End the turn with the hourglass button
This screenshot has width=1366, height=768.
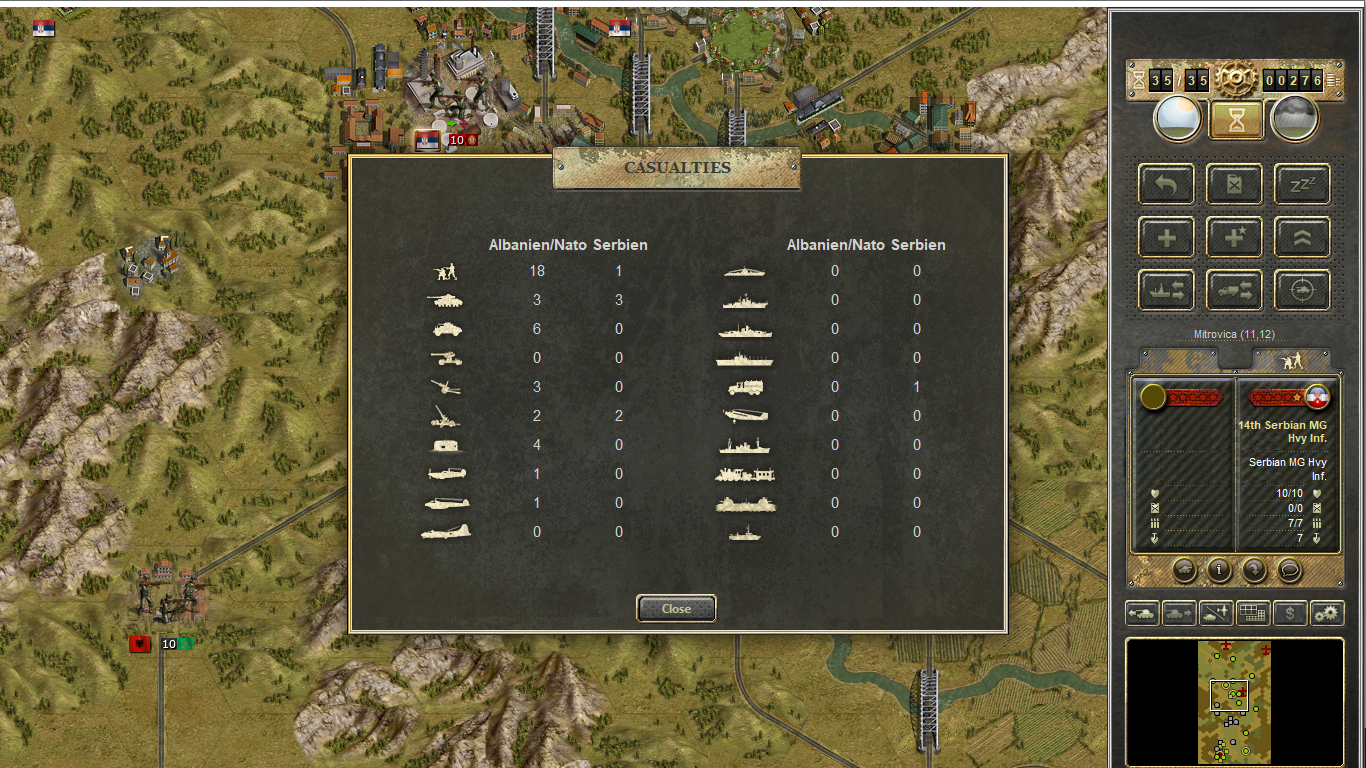pos(1236,120)
